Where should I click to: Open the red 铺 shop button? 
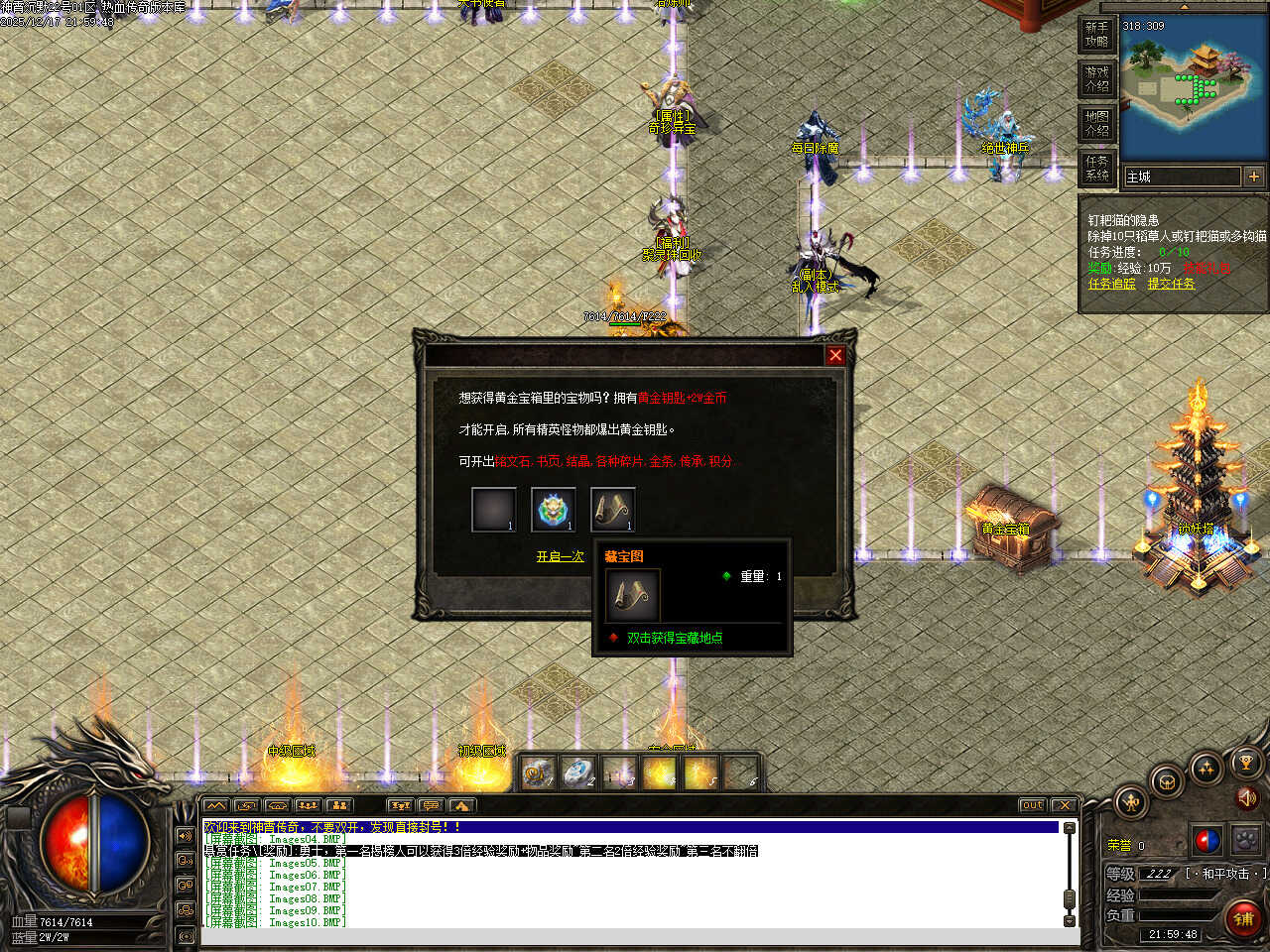point(1243,918)
